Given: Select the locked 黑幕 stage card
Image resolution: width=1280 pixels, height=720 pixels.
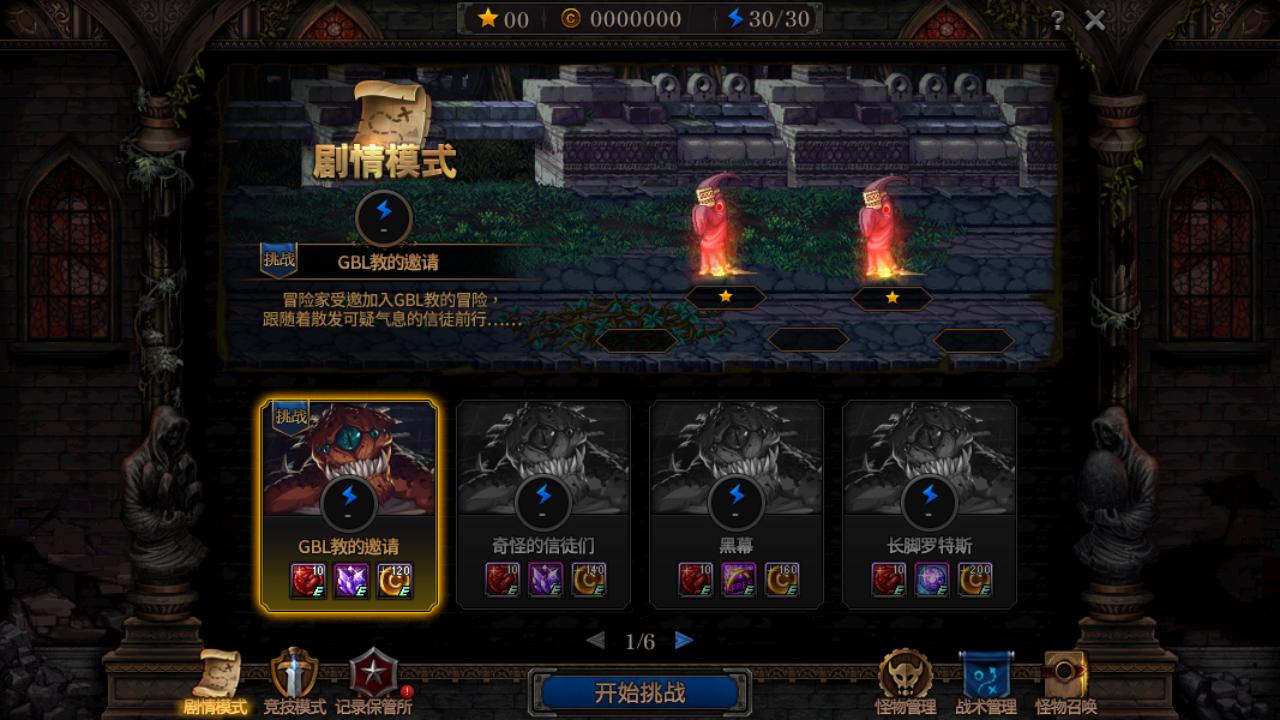Looking at the screenshot, I should click(737, 500).
